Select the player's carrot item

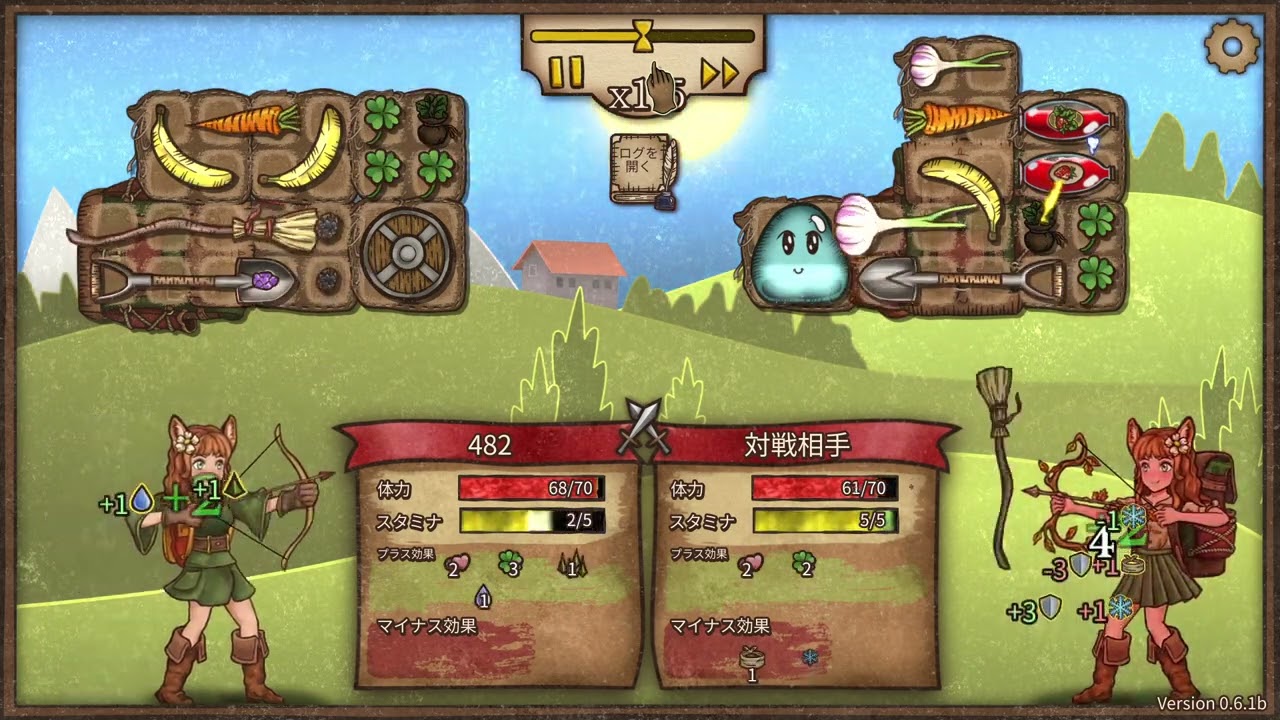click(246, 121)
